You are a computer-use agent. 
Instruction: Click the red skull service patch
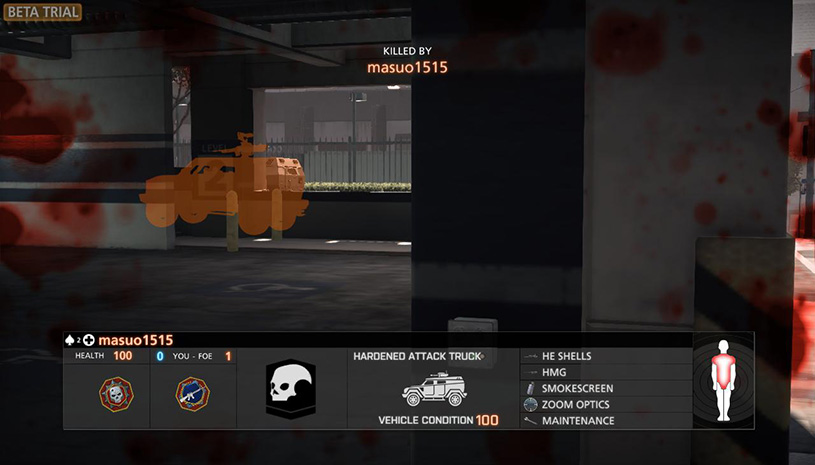[x=115, y=393]
